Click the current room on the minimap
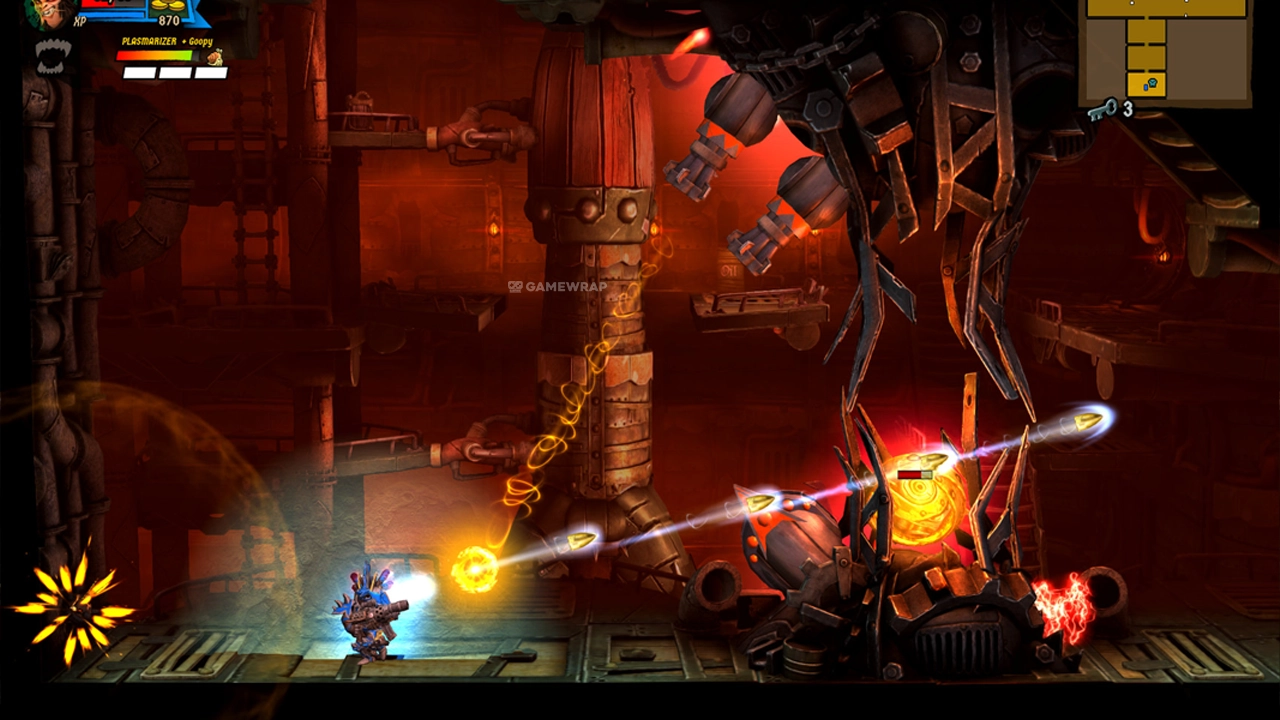Screen dimensions: 1280x720 pos(1147,84)
